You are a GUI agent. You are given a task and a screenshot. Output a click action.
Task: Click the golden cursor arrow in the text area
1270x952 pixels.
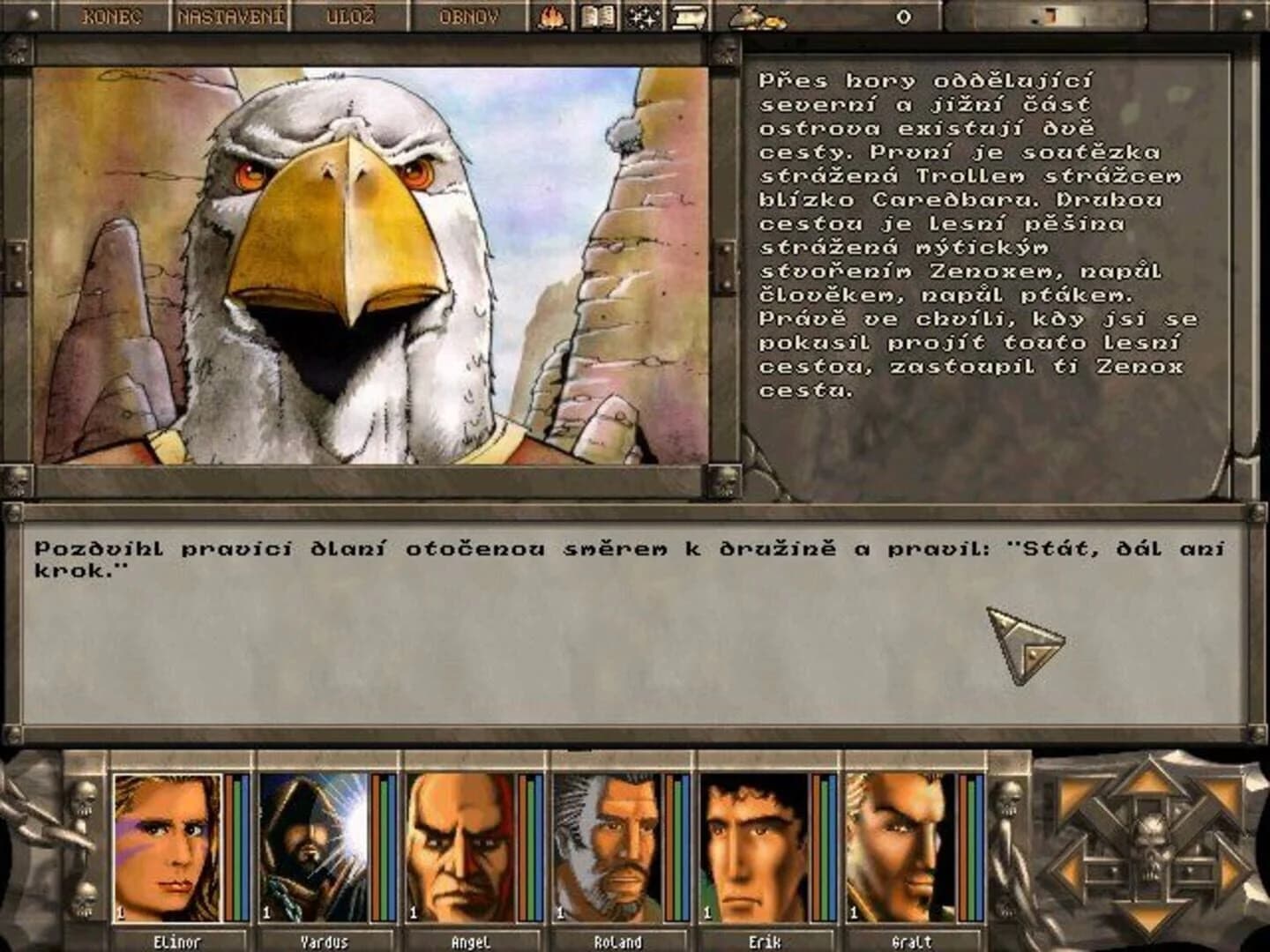point(1023,643)
